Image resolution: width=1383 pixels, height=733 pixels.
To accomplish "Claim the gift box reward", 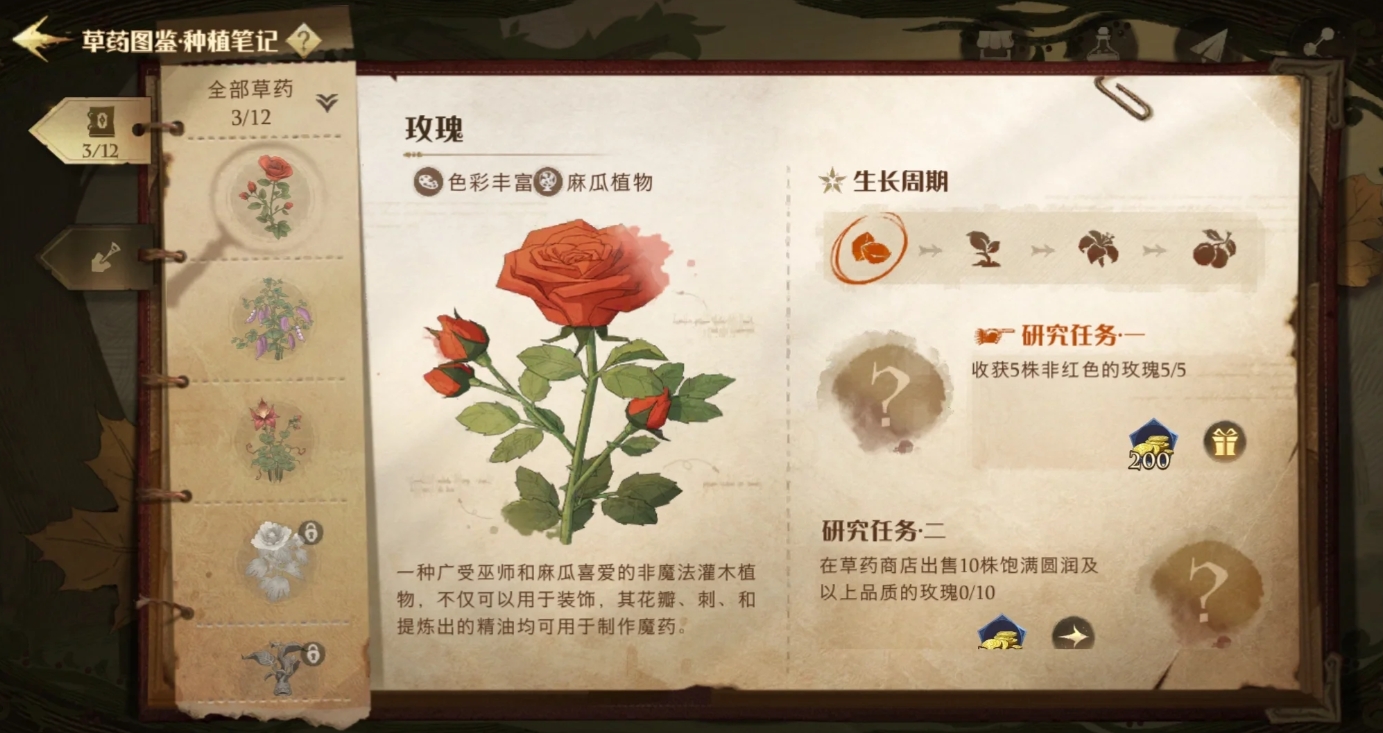I will tap(1224, 440).
